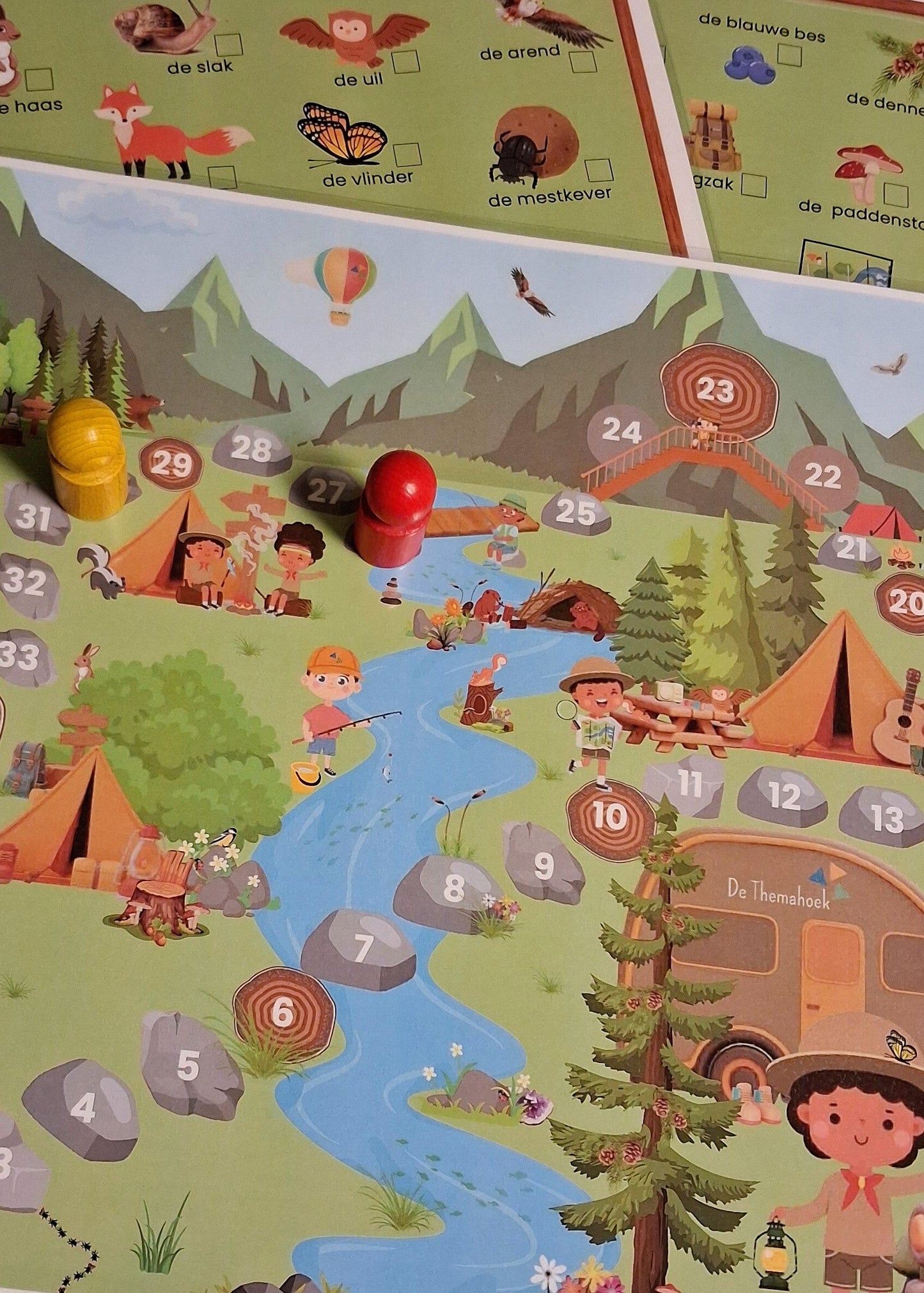Tick the checkbox next to de slak

228,45
